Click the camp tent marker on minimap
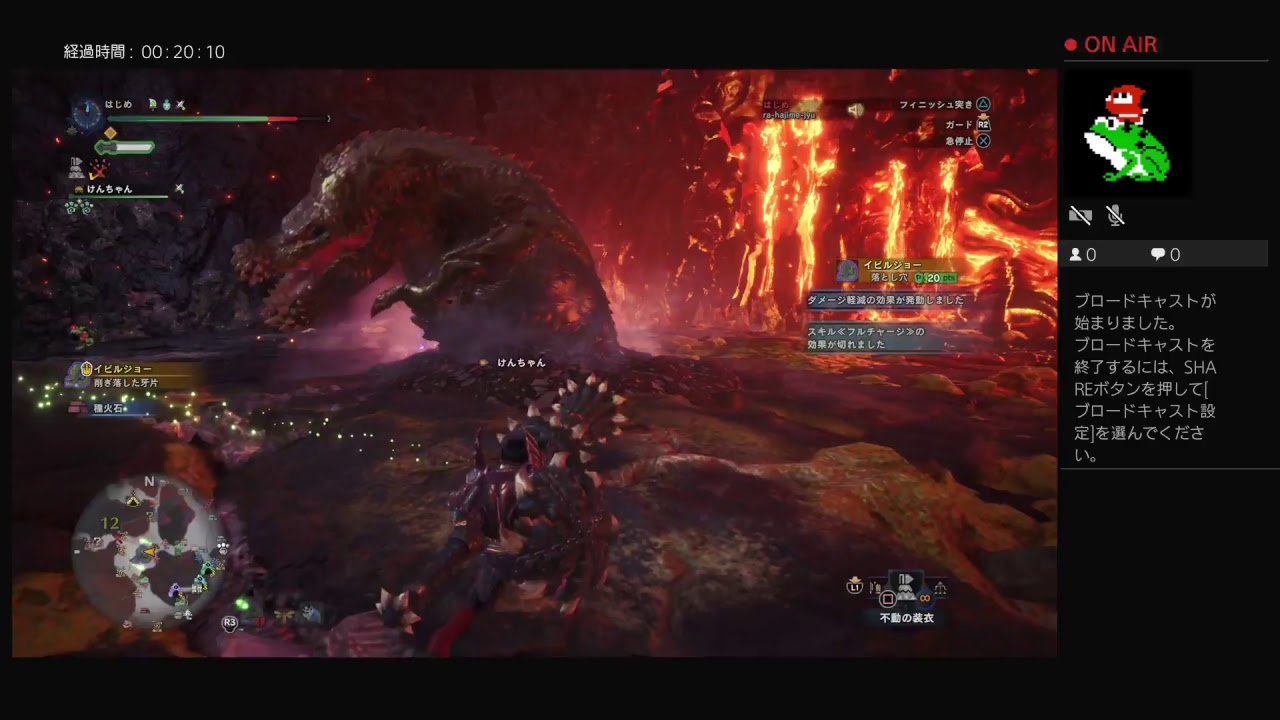The width and height of the screenshot is (1280, 720). pyautogui.click(x=134, y=500)
